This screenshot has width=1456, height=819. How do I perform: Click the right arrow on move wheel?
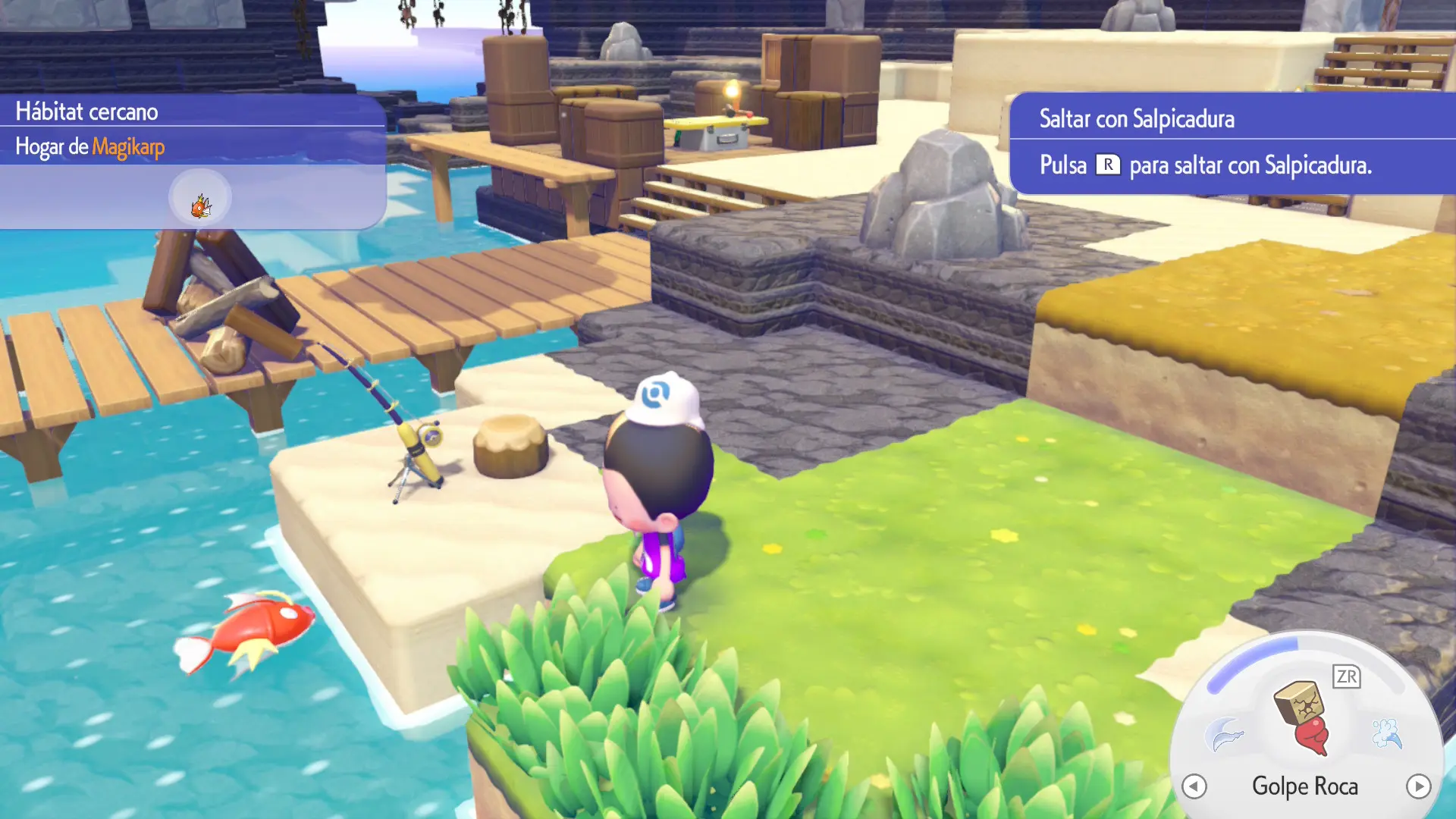click(1418, 786)
